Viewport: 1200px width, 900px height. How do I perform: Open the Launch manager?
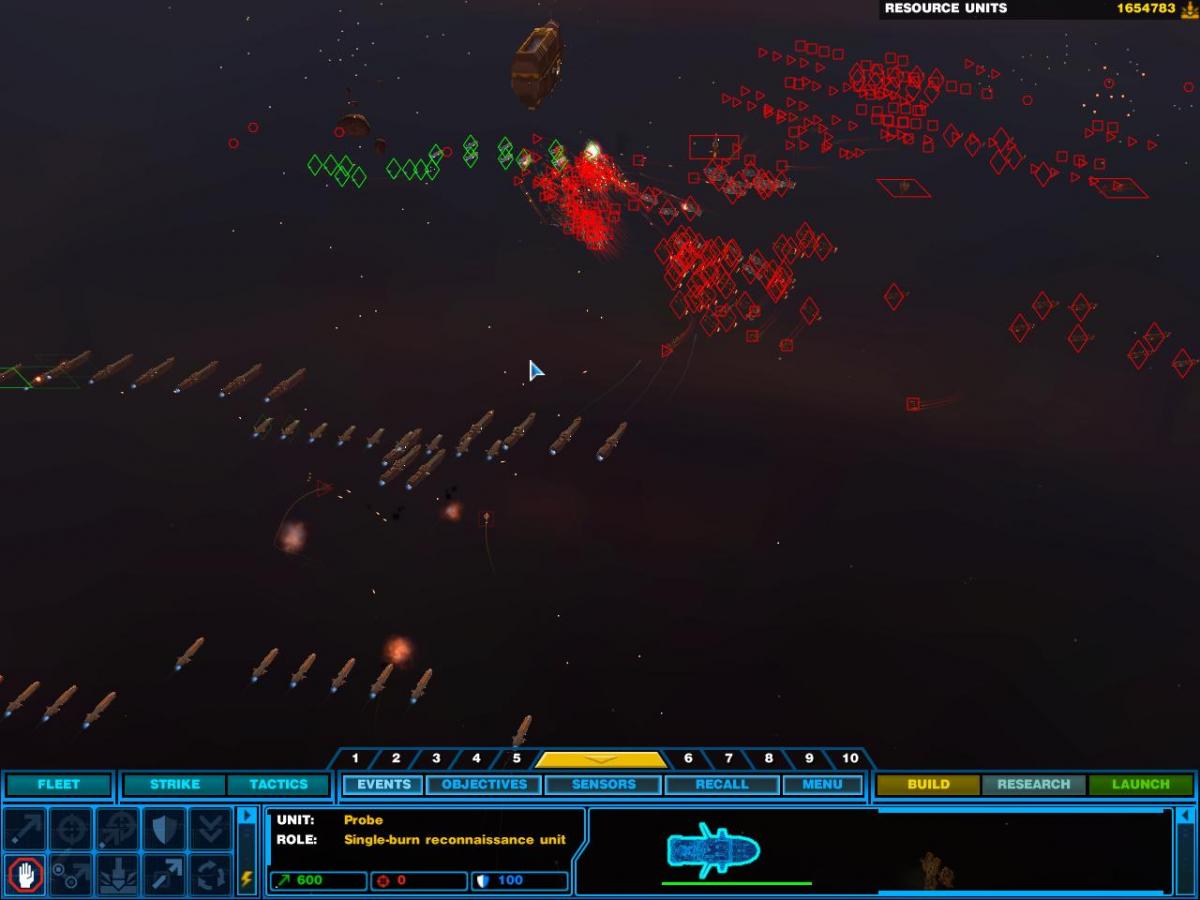click(x=1141, y=785)
